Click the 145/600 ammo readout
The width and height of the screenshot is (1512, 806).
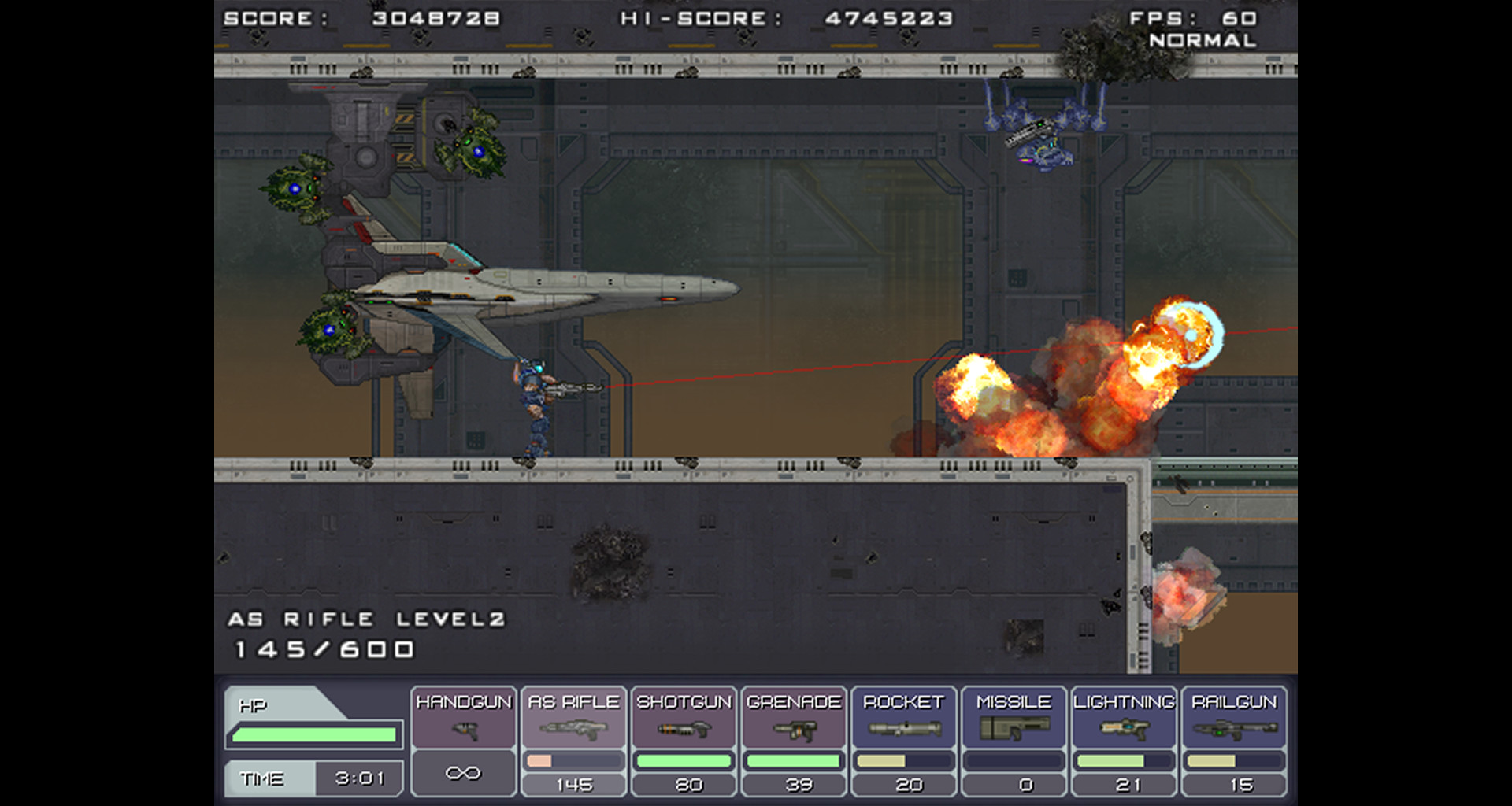coord(324,650)
